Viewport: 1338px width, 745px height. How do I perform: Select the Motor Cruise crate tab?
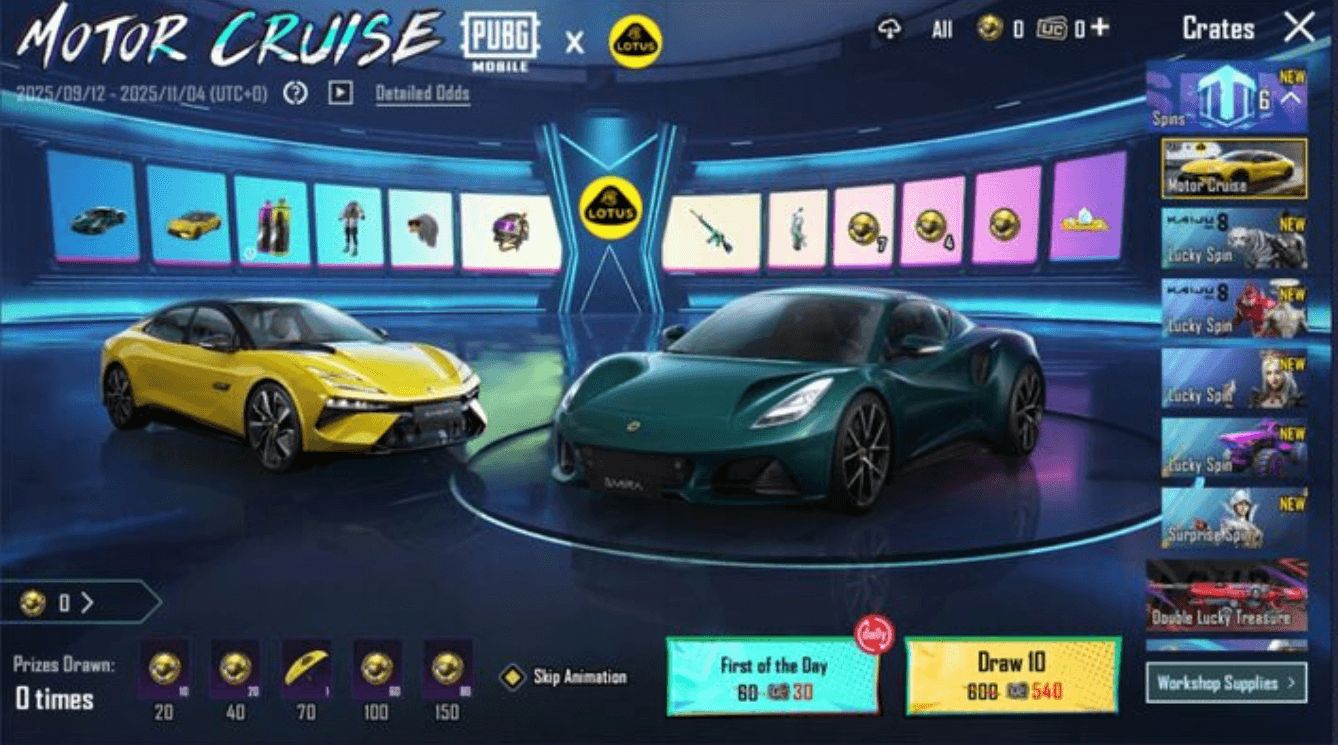click(x=1234, y=168)
